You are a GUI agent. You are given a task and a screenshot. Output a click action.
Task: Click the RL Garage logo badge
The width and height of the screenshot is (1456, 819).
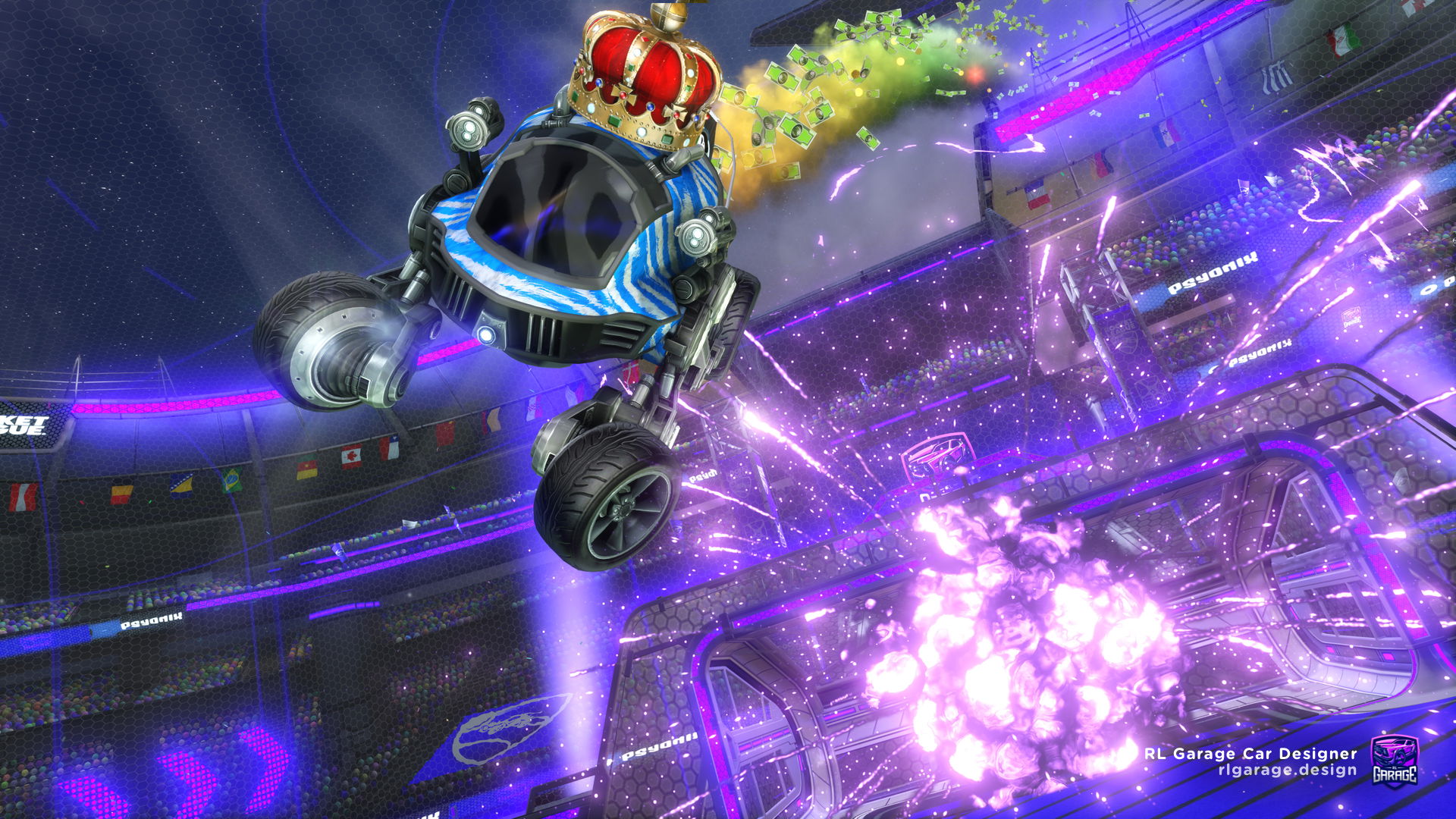pyautogui.click(x=1394, y=761)
